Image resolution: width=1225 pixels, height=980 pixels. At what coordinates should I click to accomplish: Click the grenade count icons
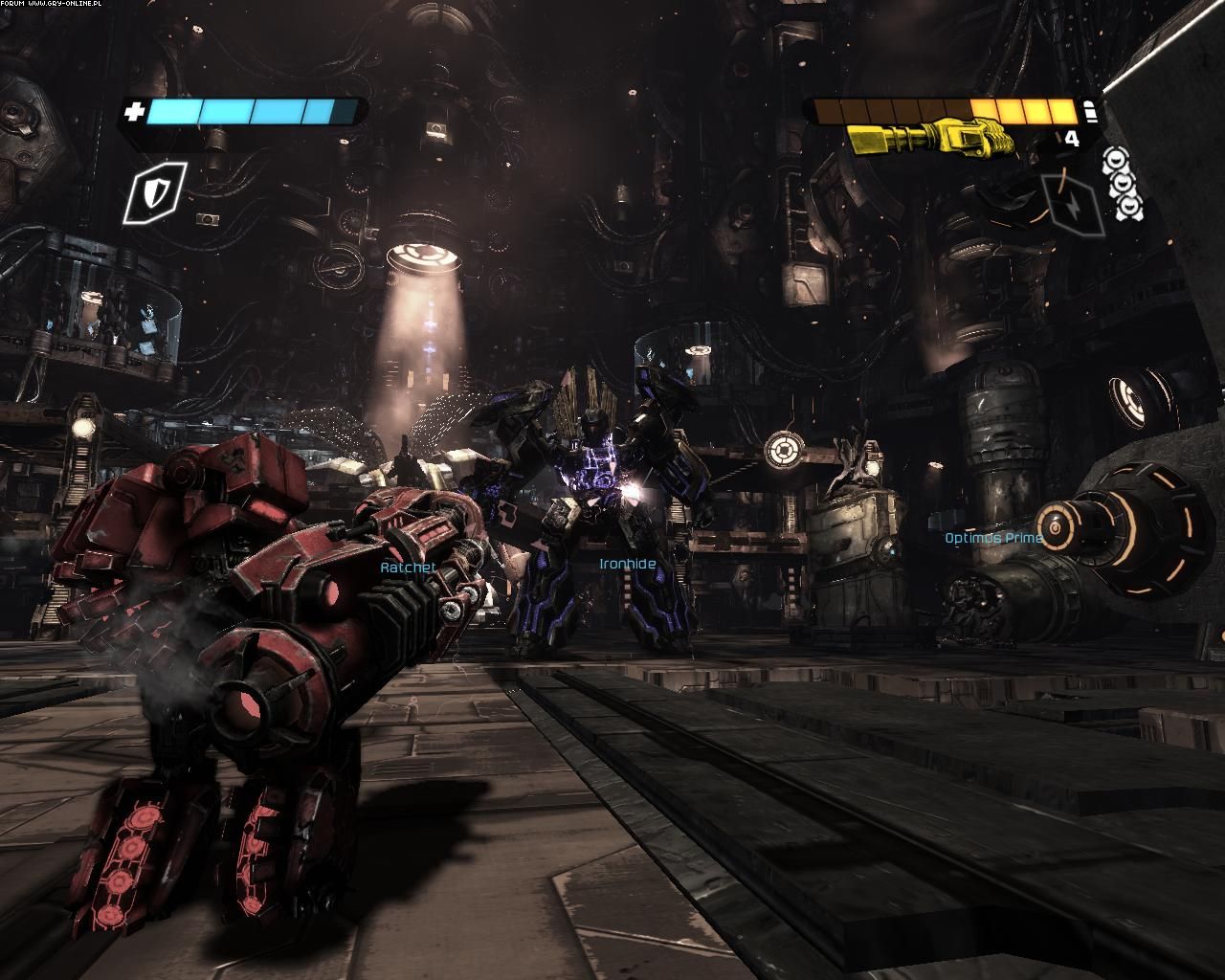[1123, 184]
